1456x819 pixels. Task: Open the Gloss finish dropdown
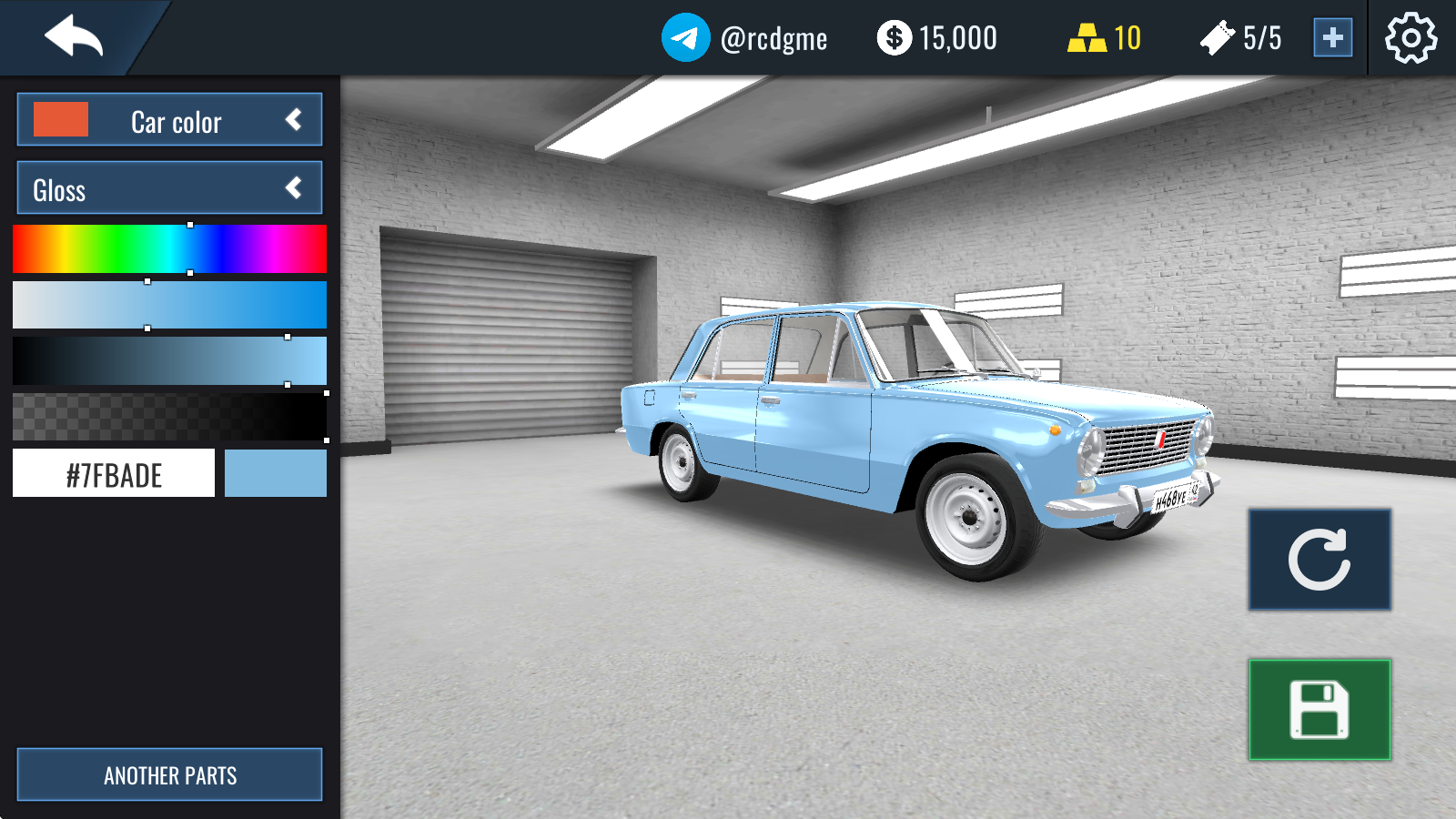tap(169, 188)
